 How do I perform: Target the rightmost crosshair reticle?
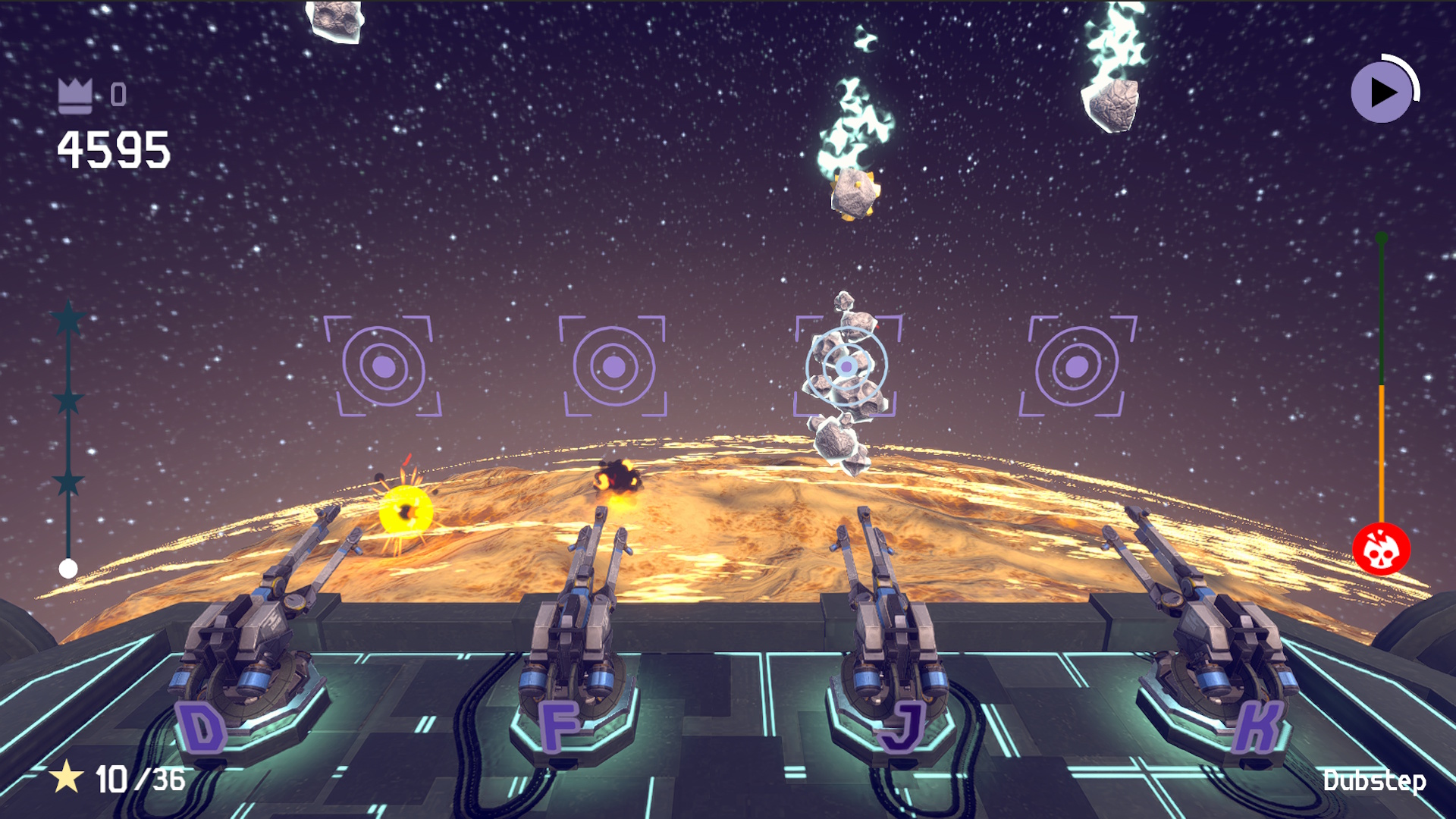[x=1075, y=368]
